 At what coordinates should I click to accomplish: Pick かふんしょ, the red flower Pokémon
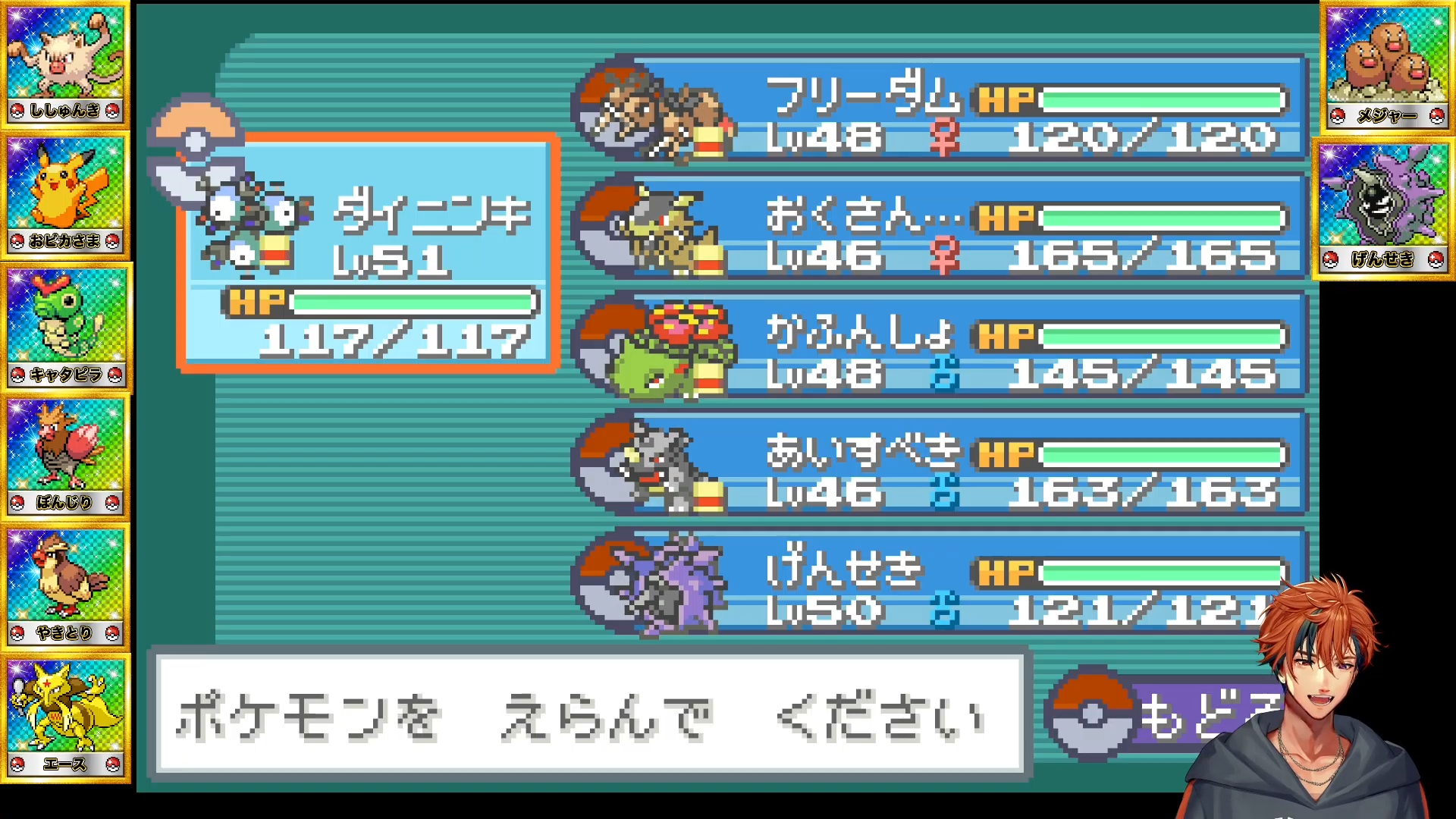point(940,345)
